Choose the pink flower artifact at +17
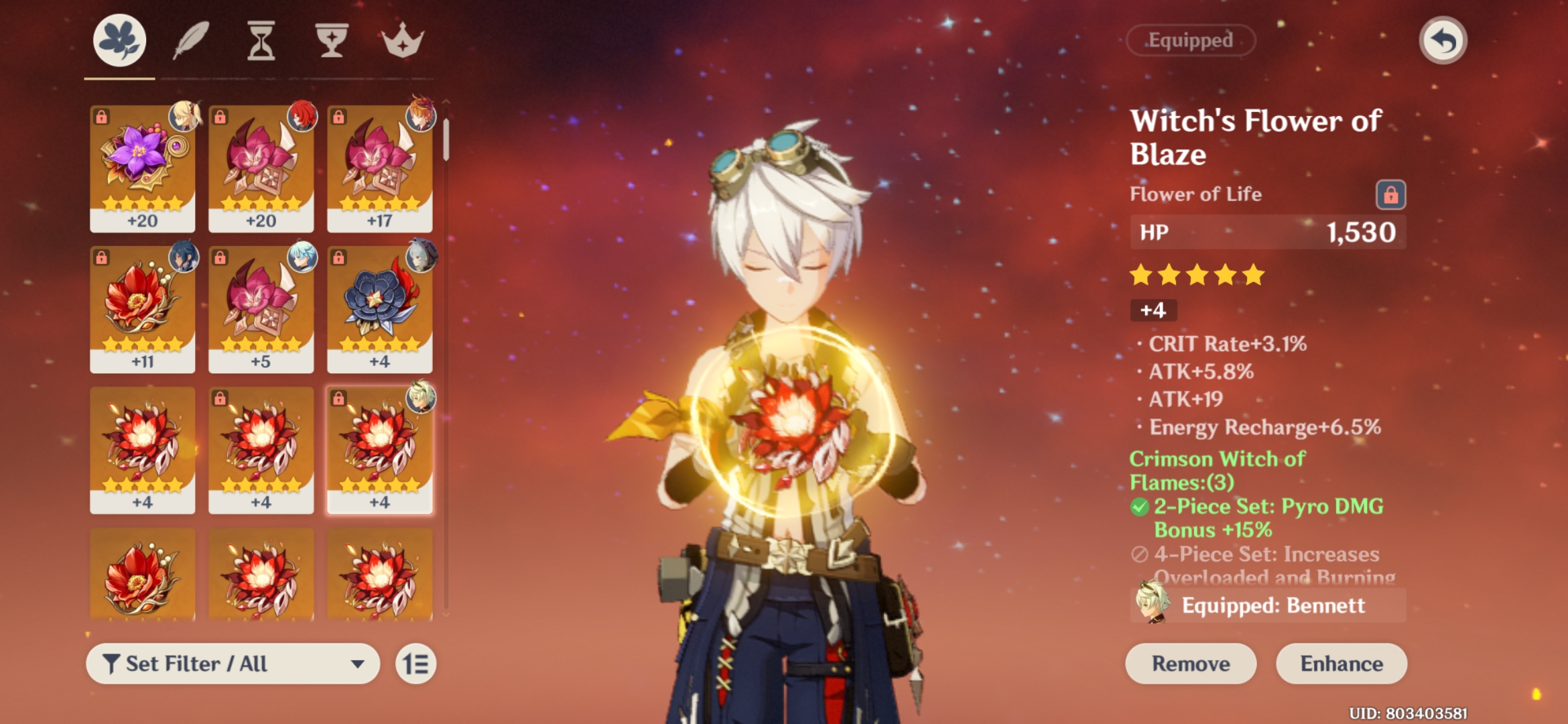 (x=379, y=168)
